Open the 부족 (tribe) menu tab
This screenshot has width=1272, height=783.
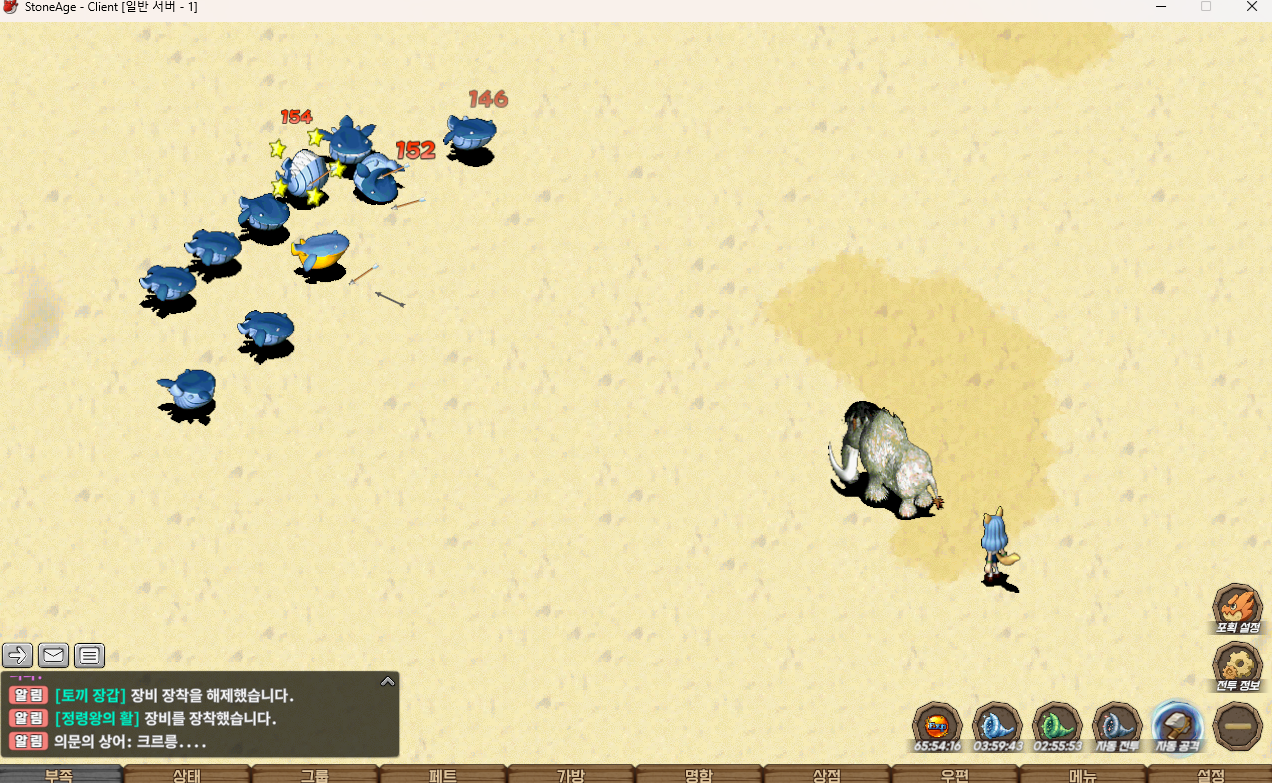[x=60, y=775]
